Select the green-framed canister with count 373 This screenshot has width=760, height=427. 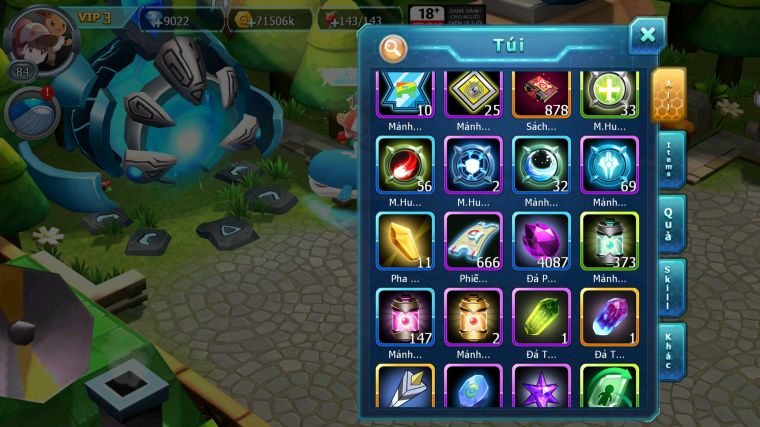(609, 241)
